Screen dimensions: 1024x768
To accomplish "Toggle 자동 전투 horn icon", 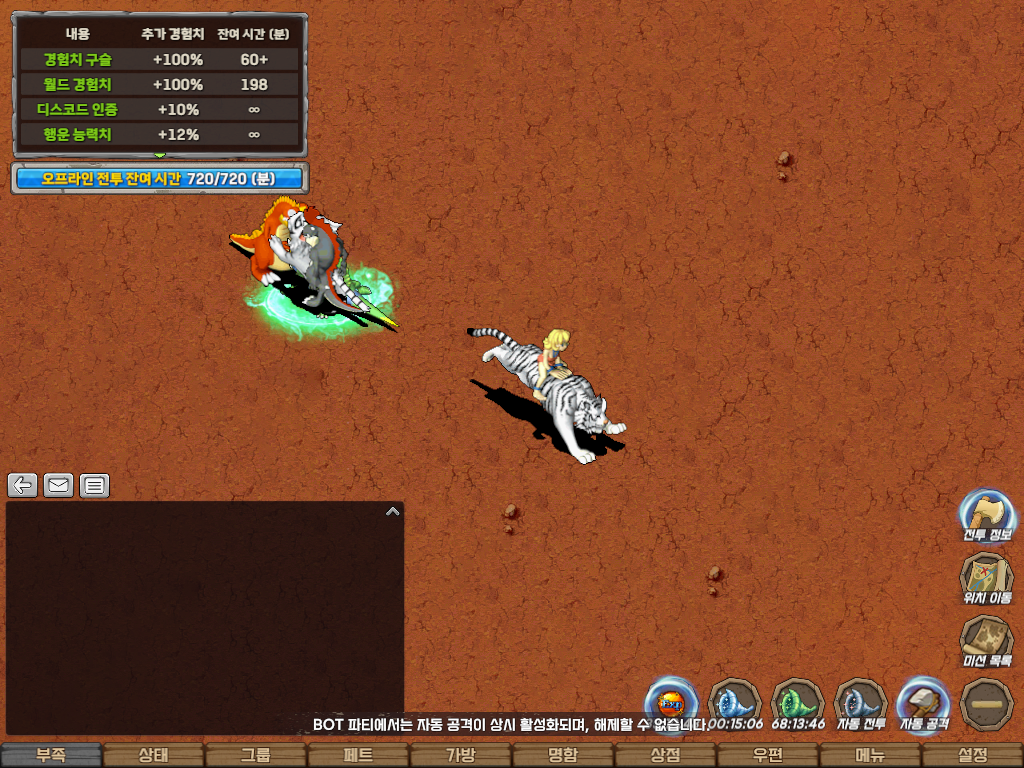I will point(860,703).
